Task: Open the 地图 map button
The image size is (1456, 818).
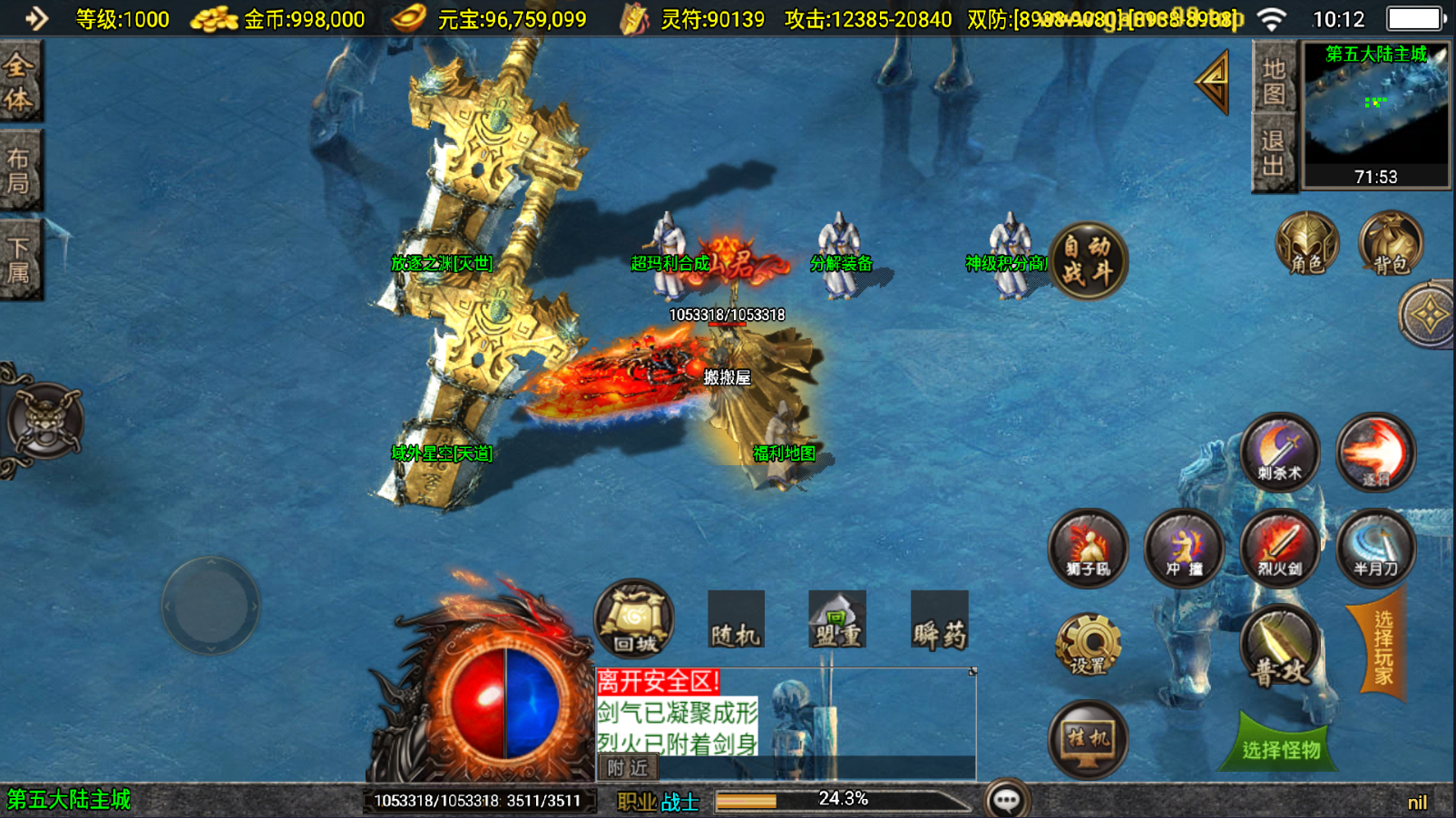Action: pos(1274,82)
